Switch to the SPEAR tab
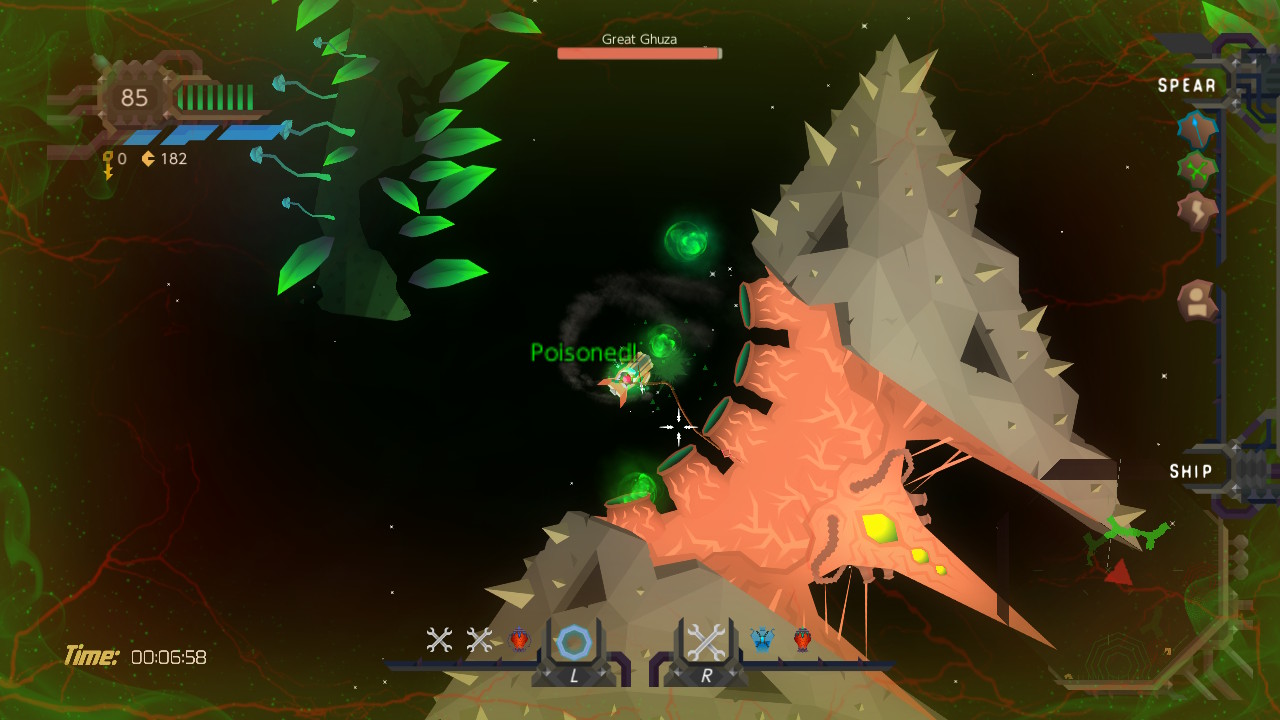 tap(1189, 85)
